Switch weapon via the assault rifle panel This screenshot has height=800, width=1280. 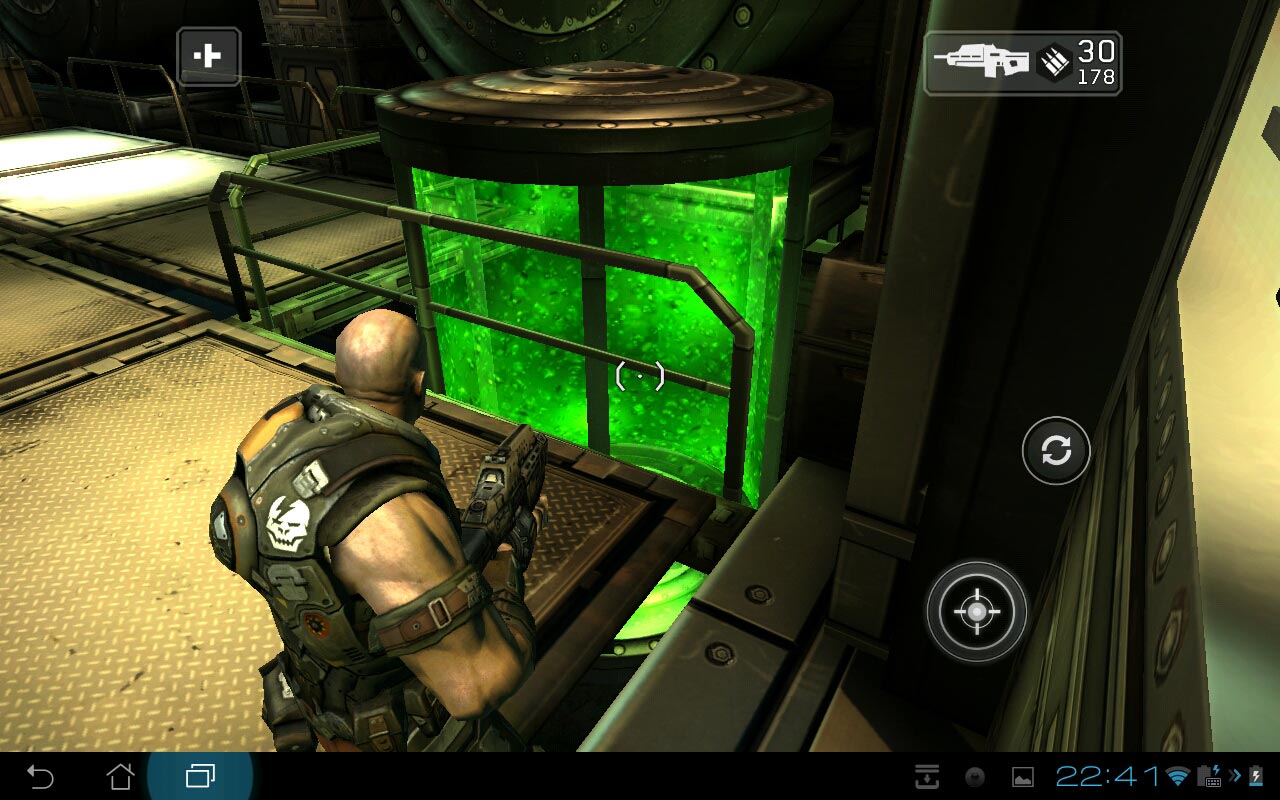(x=1021, y=63)
